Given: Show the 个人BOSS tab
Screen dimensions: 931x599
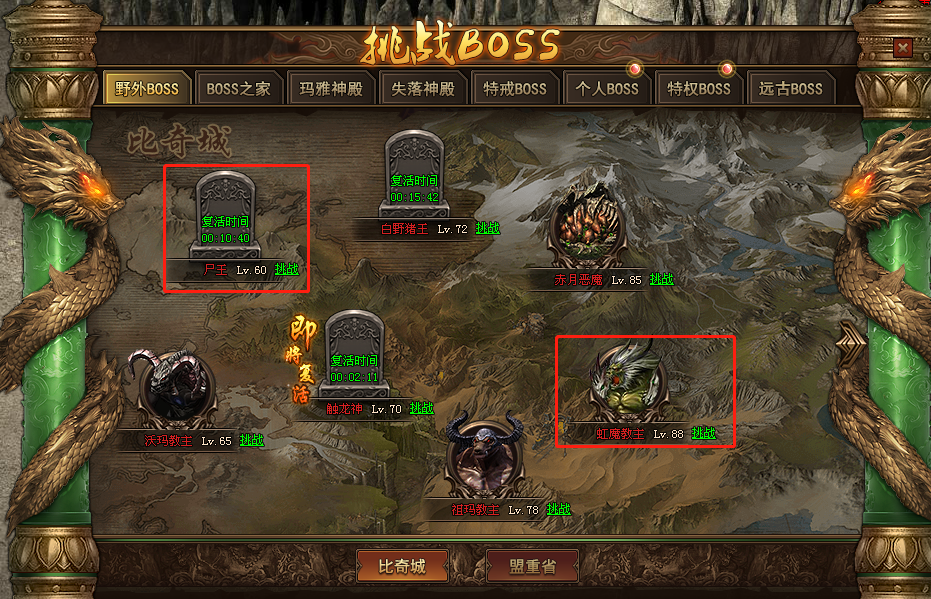Looking at the screenshot, I should click(x=607, y=88).
